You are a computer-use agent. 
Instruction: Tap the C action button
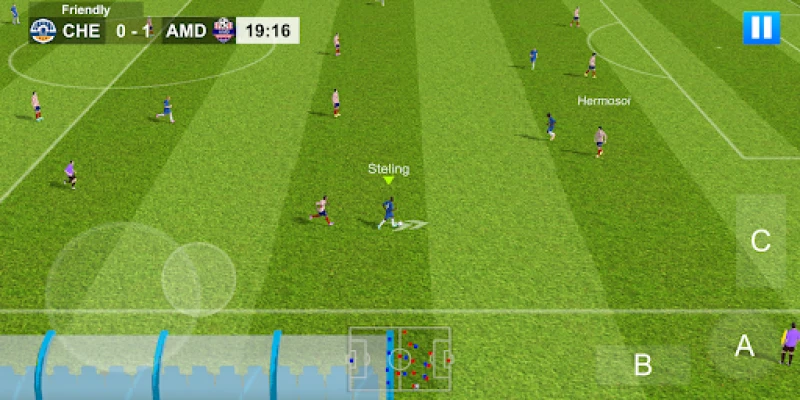tap(760, 241)
